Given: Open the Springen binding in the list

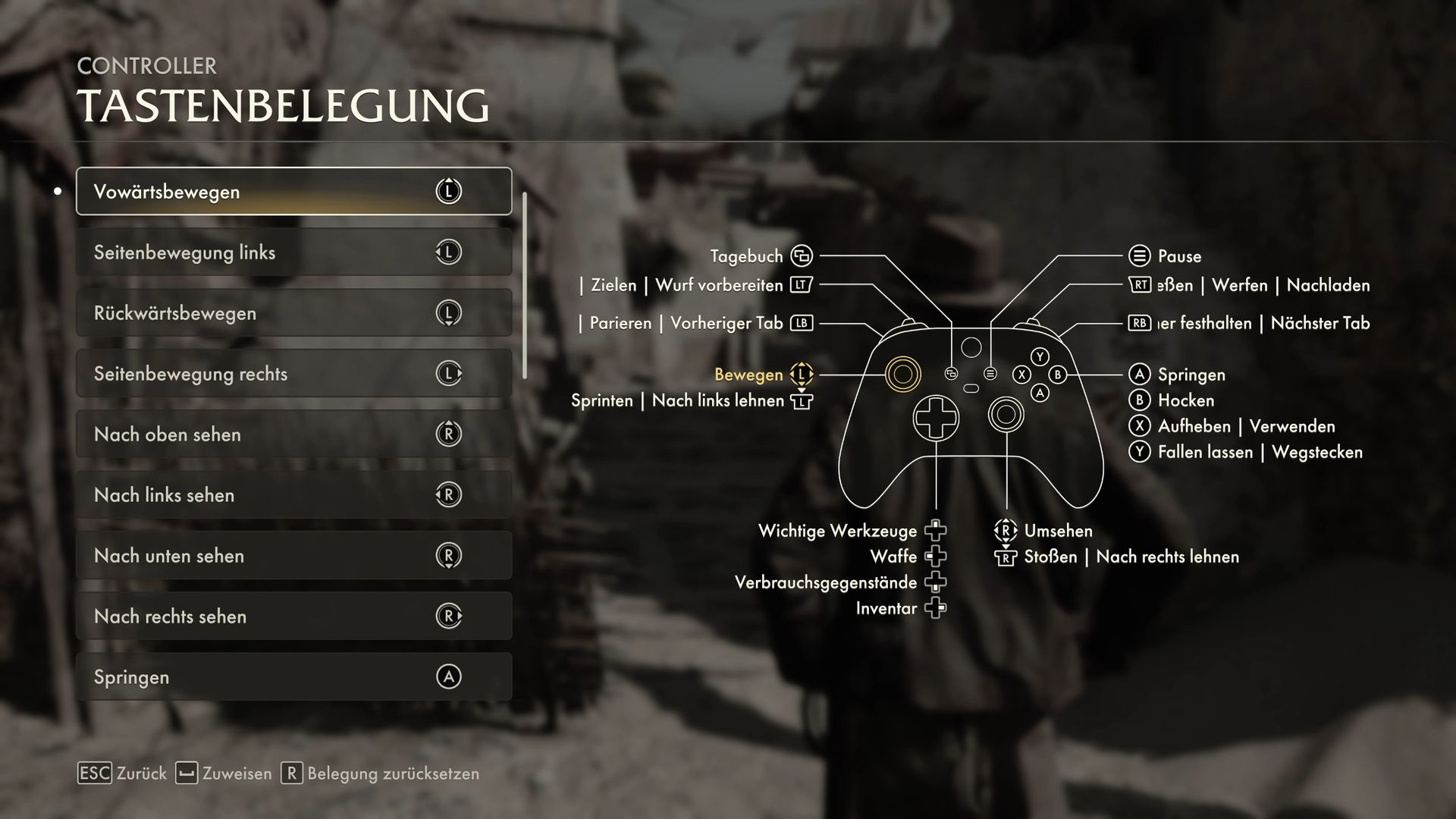Looking at the screenshot, I should (x=293, y=676).
